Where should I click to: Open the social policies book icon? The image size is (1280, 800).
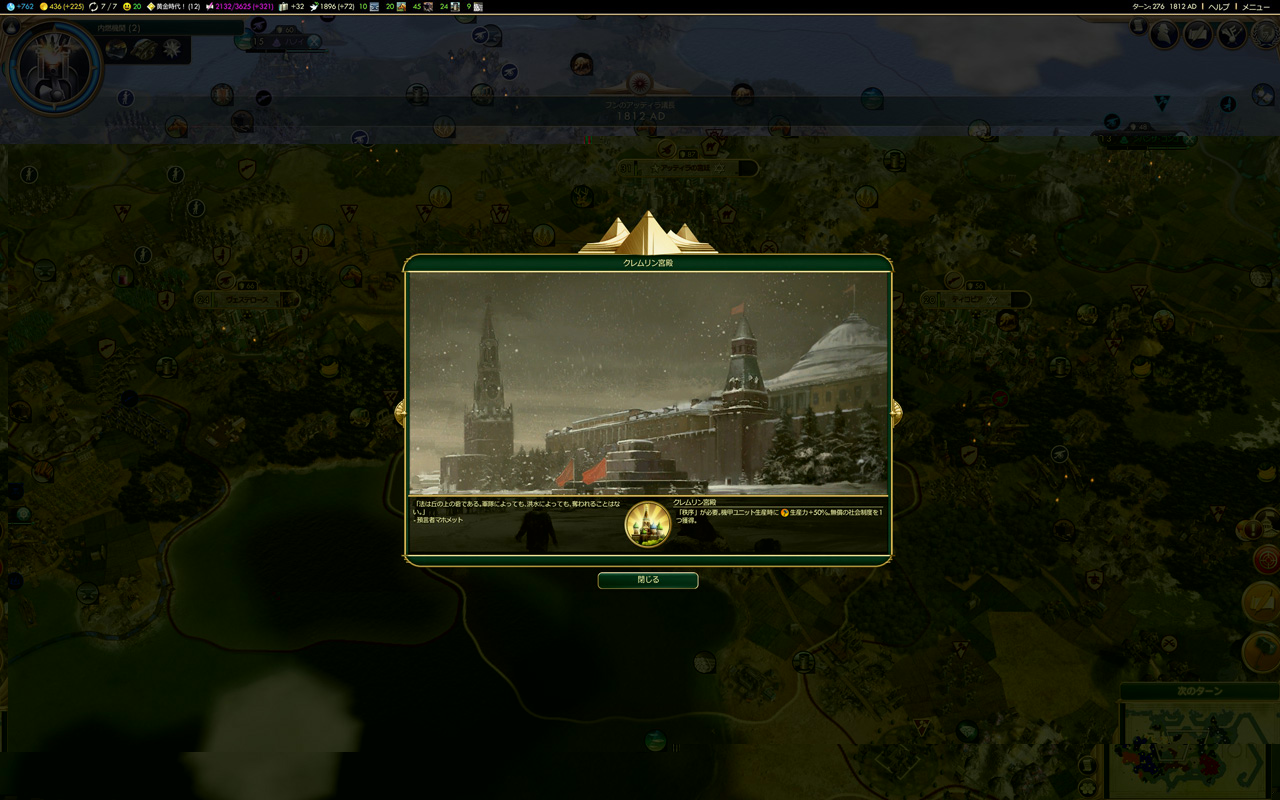coord(1198,35)
